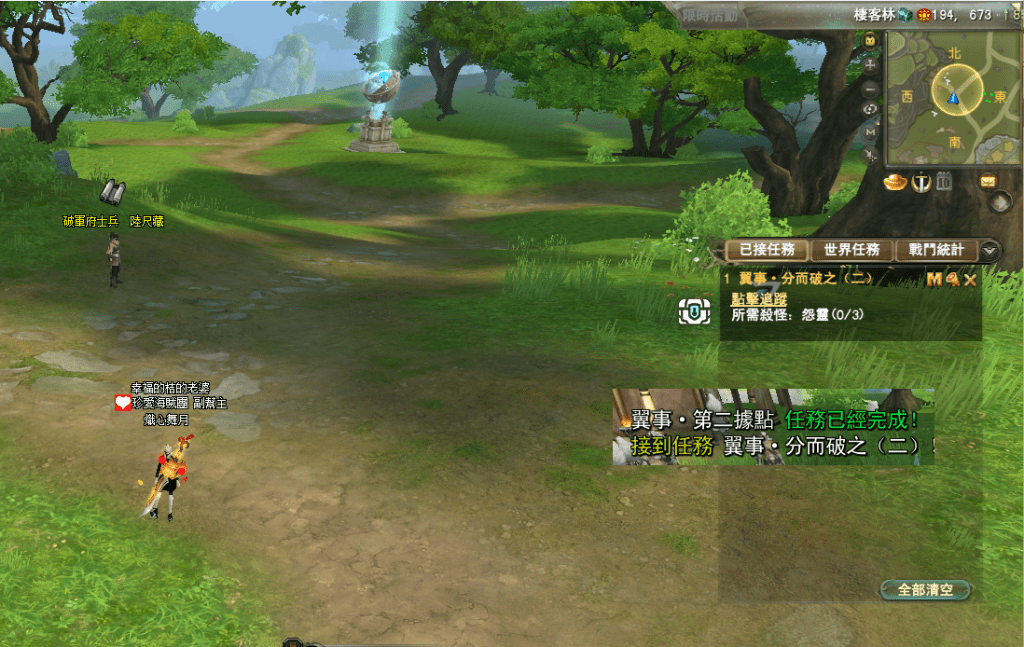1024x647 pixels.
Task: Click the sword emblem icon below the minimap
Action: coord(921,182)
